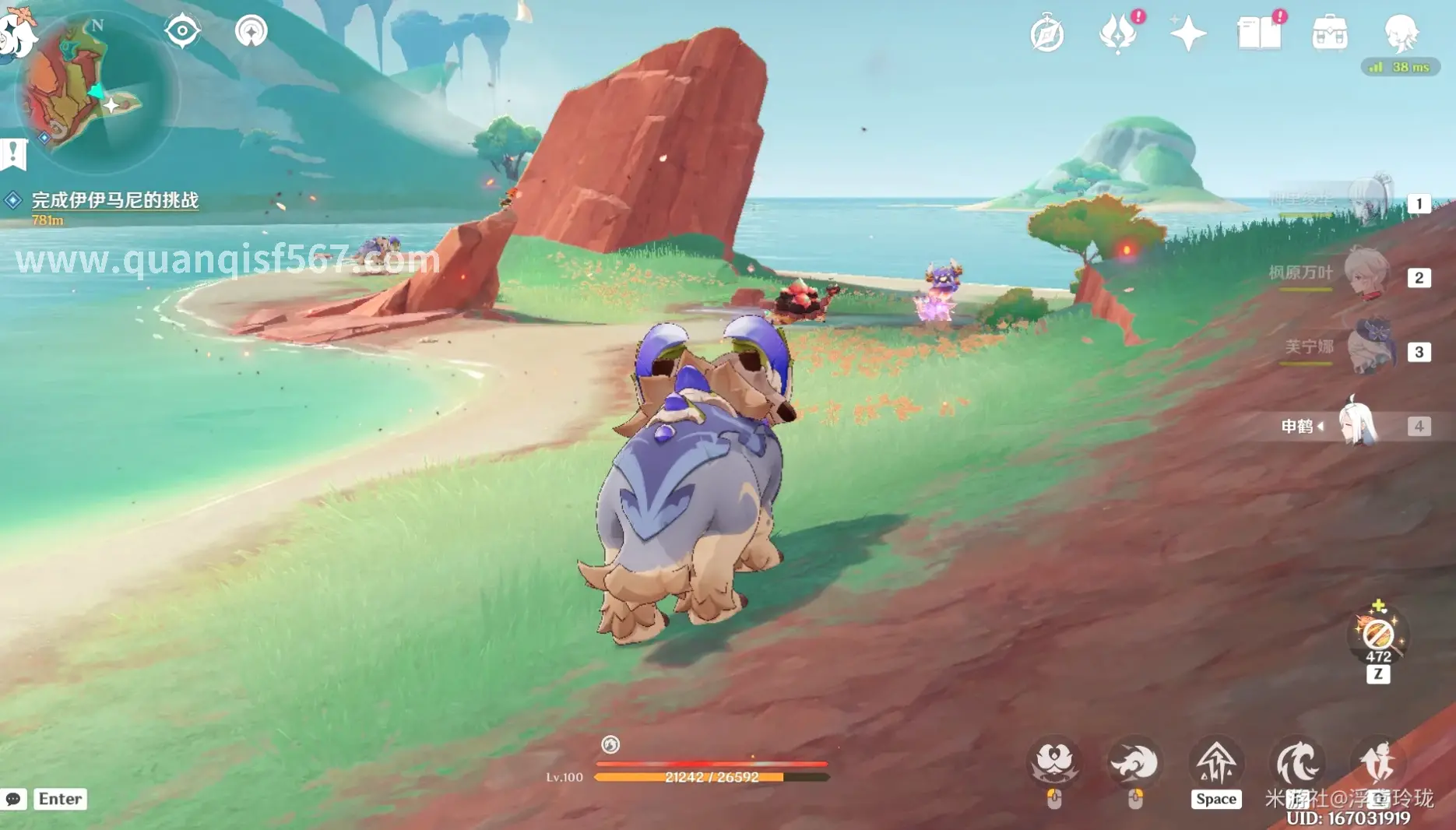Open the winged events icon with red alert

1118,34
